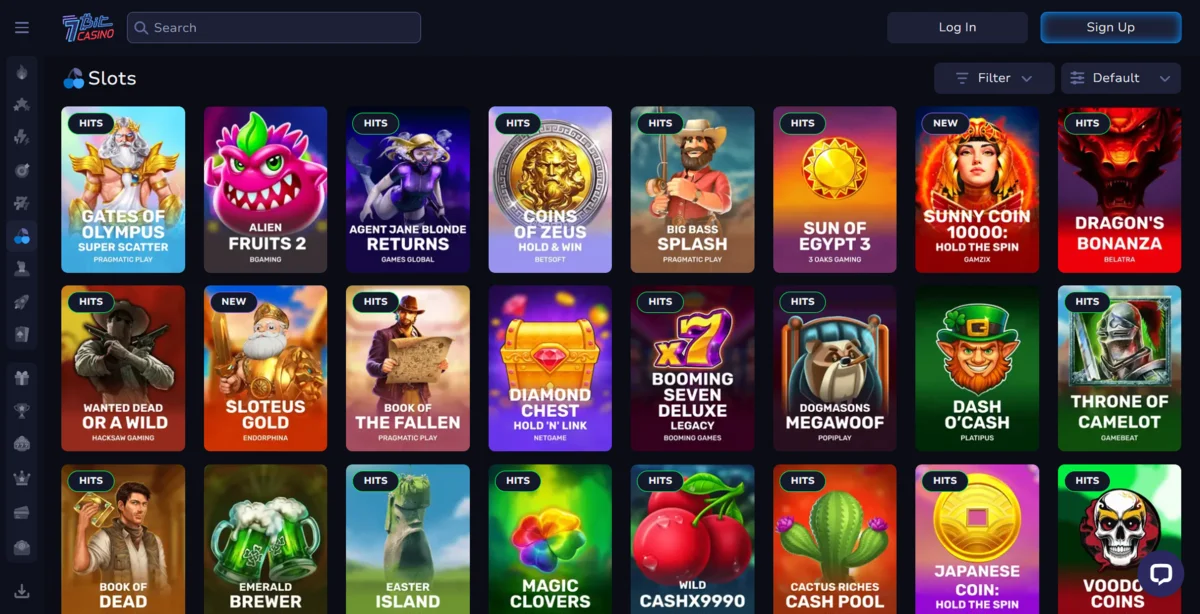This screenshot has height=614, width=1200.
Task: Toggle the hamburger sidebar menu
Action: tap(22, 28)
